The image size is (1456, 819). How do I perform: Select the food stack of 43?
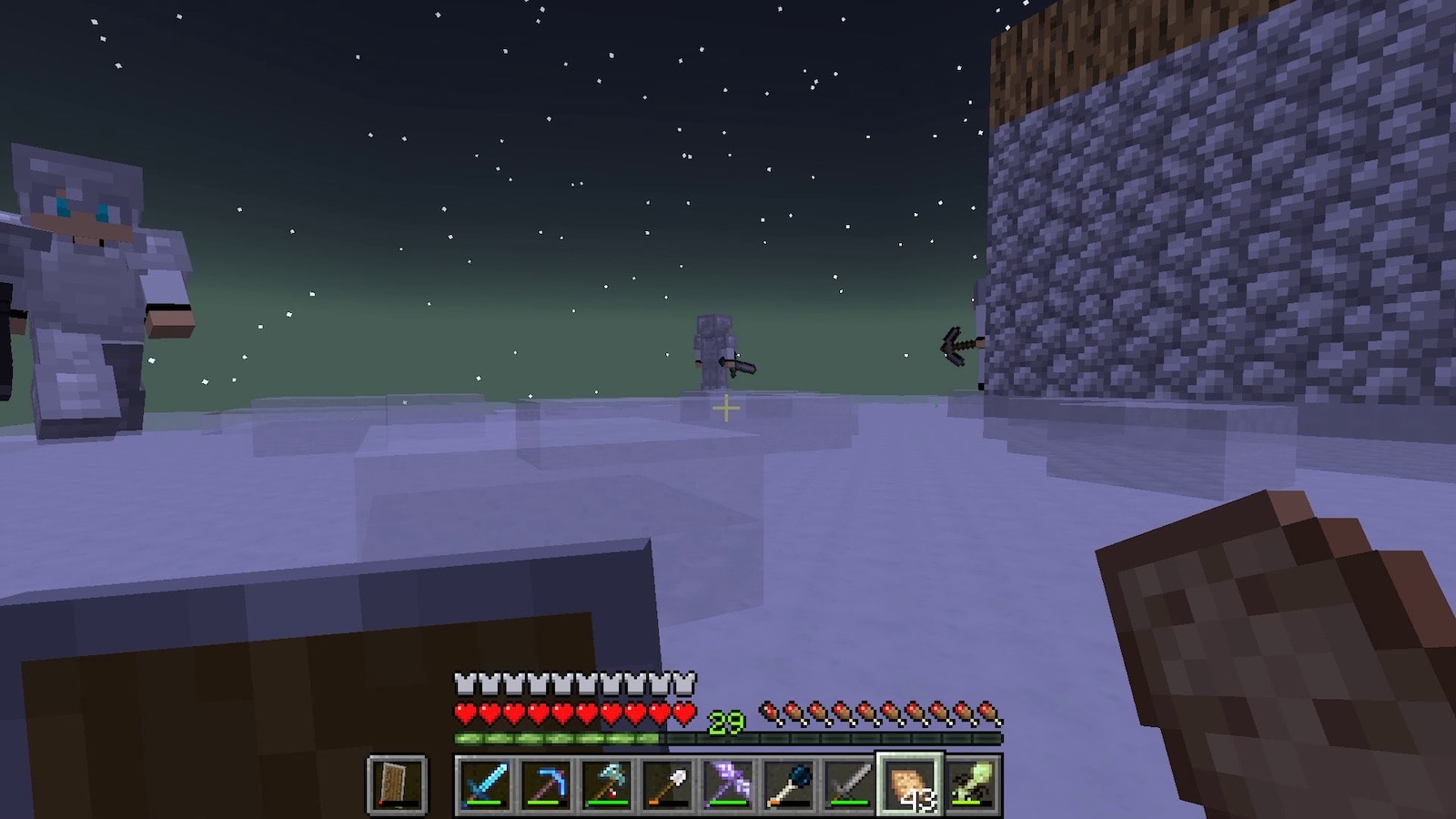910,784
